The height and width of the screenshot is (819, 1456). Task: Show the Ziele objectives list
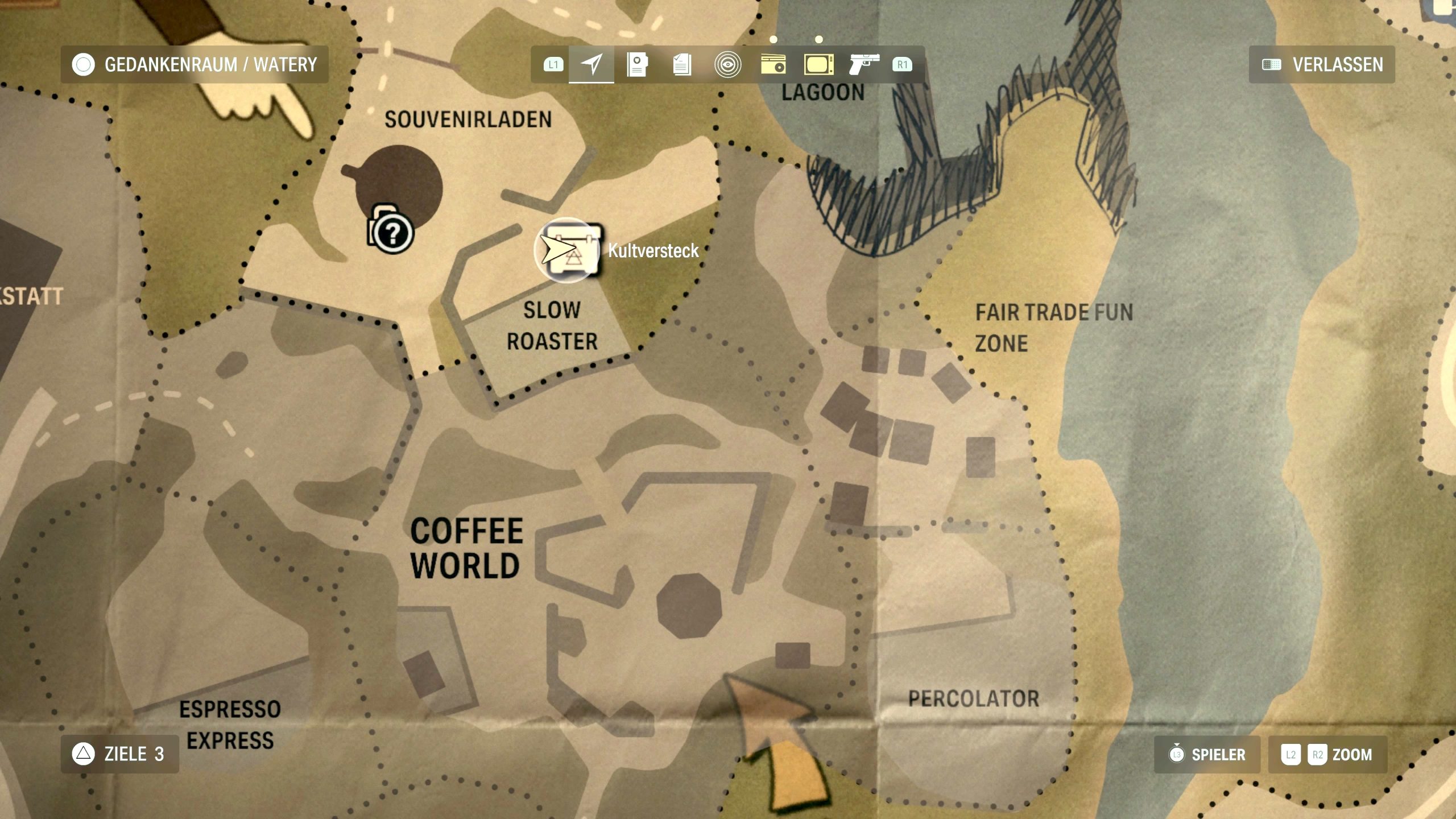pos(119,754)
